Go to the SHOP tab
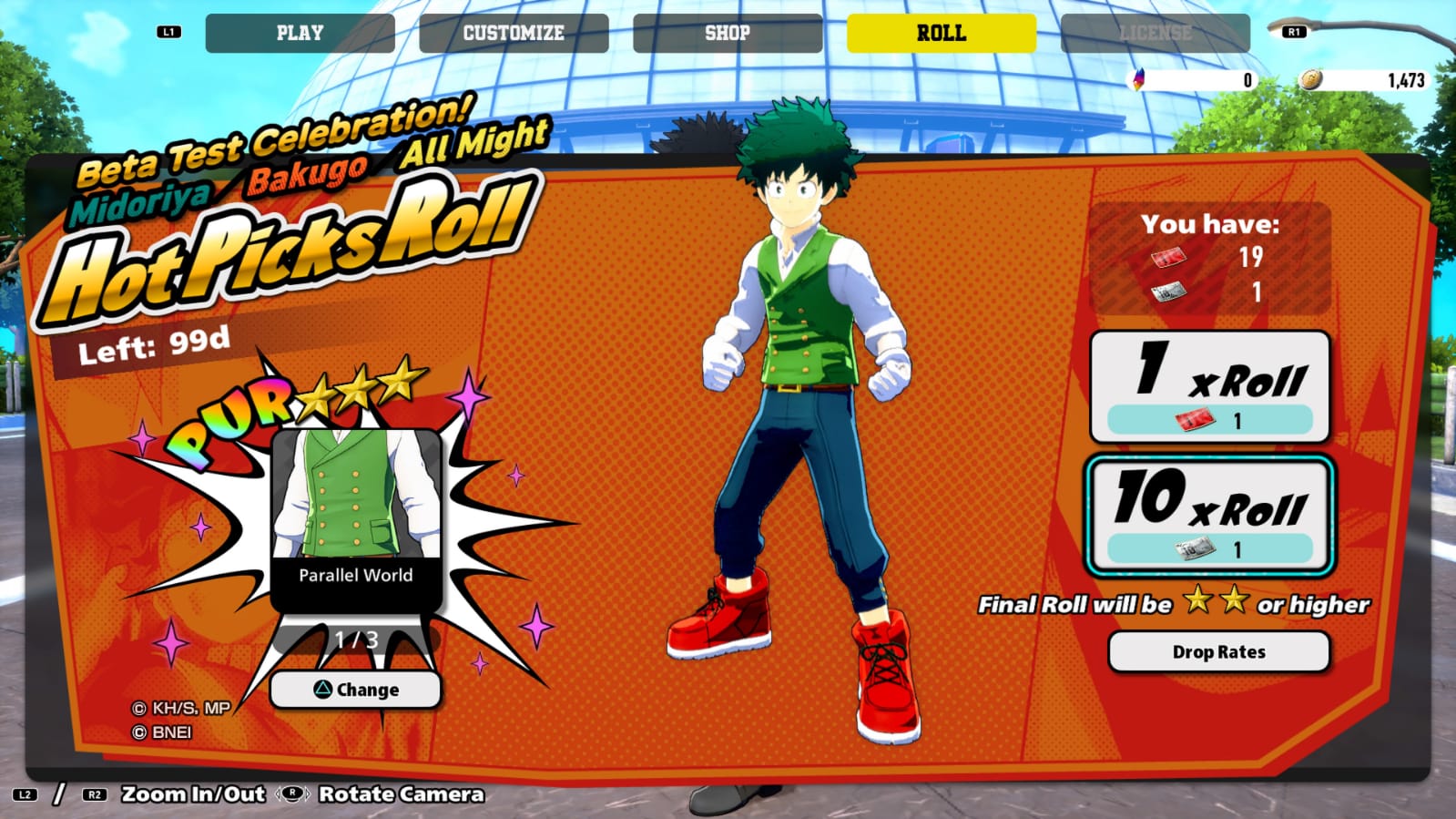 (x=728, y=33)
